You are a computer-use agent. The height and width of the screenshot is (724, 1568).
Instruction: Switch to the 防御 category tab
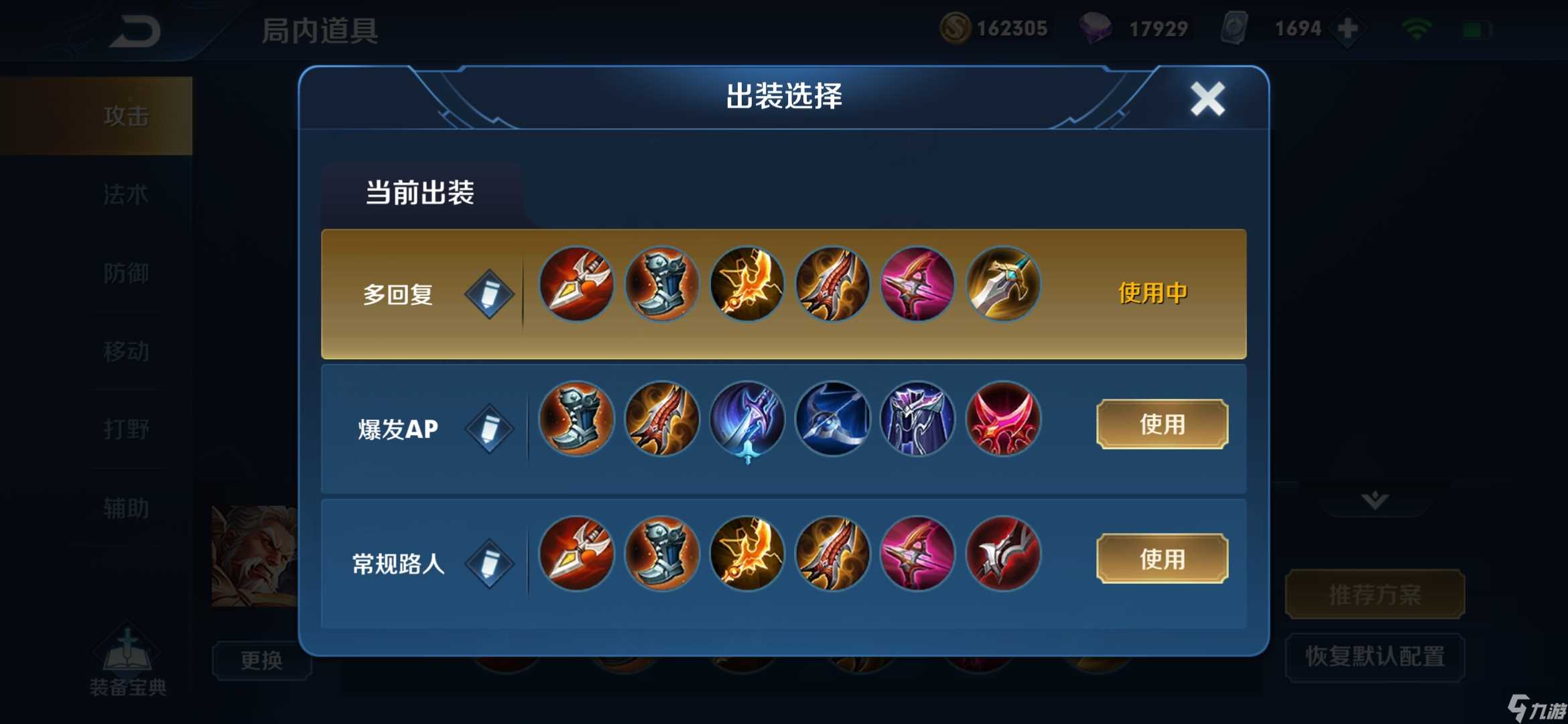(127, 272)
